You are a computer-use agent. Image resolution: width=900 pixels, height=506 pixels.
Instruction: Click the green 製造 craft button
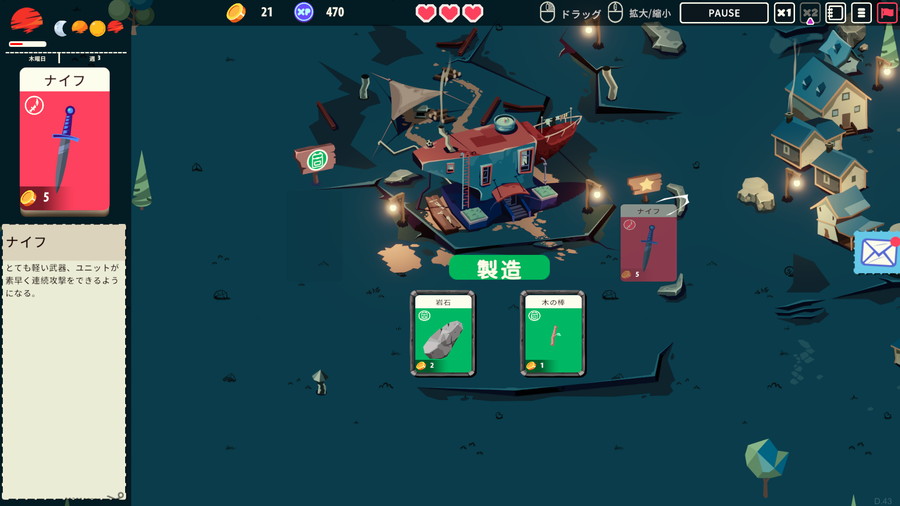tap(499, 268)
